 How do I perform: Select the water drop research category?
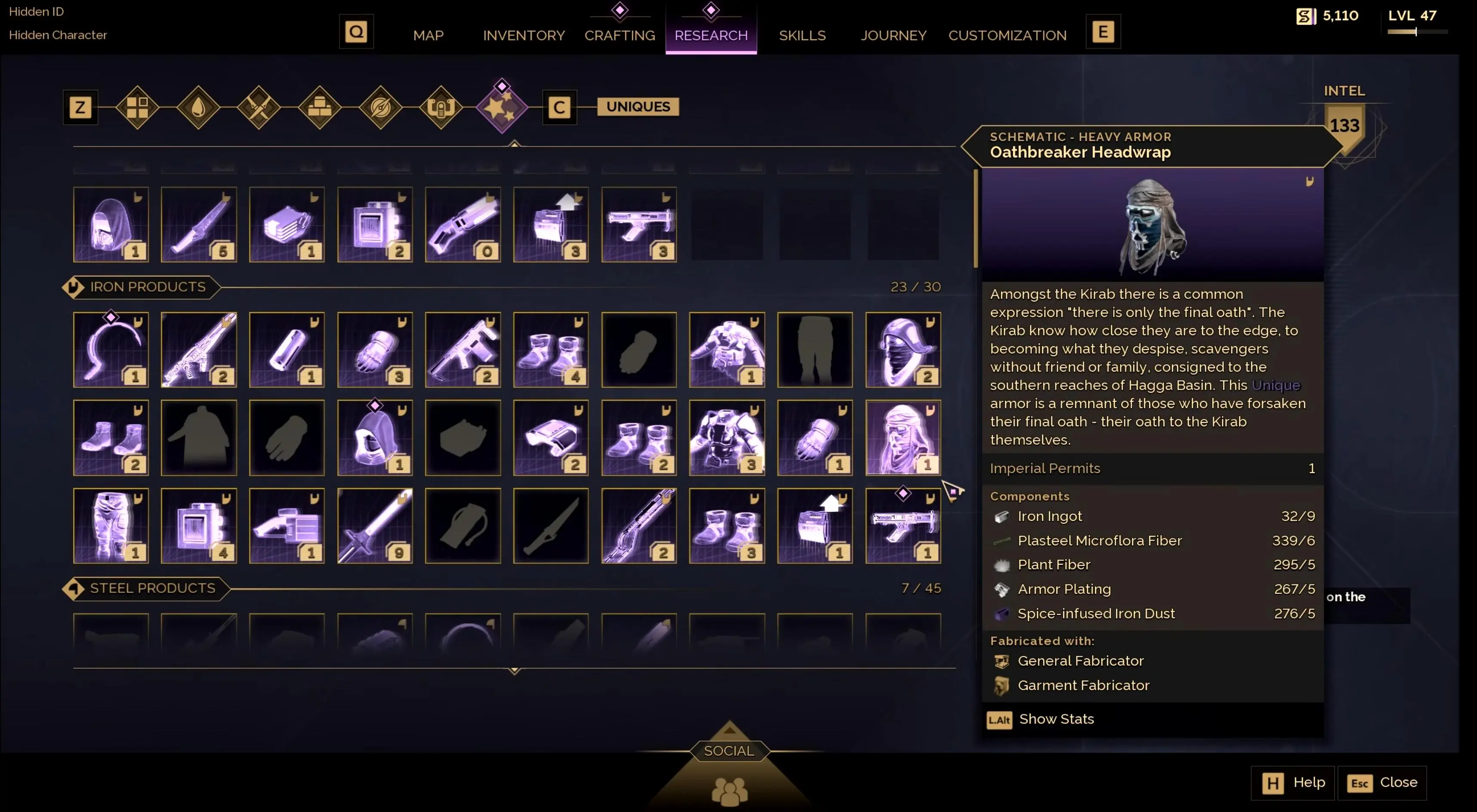click(x=198, y=107)
